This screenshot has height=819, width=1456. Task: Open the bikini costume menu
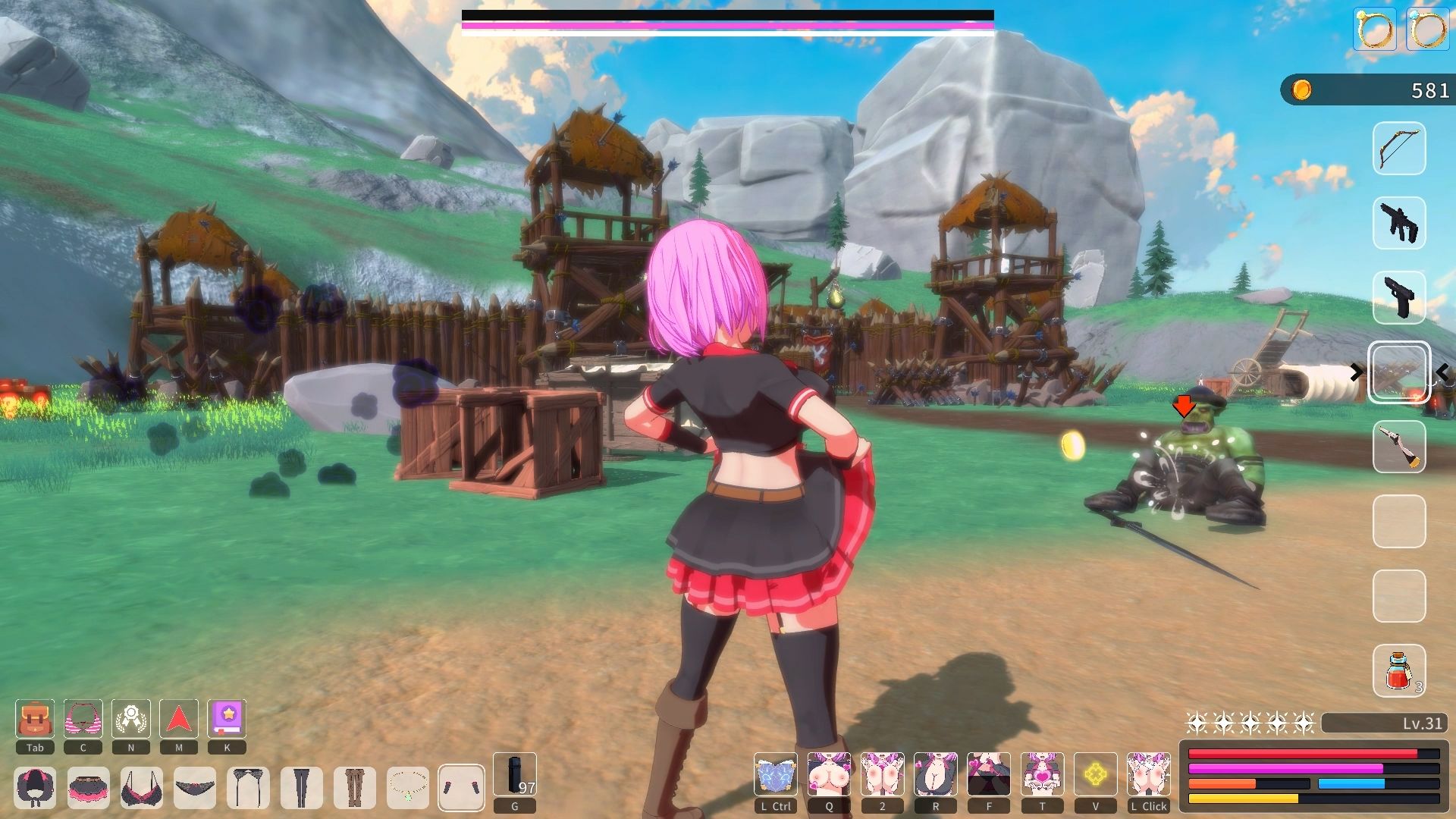(83, 719)
